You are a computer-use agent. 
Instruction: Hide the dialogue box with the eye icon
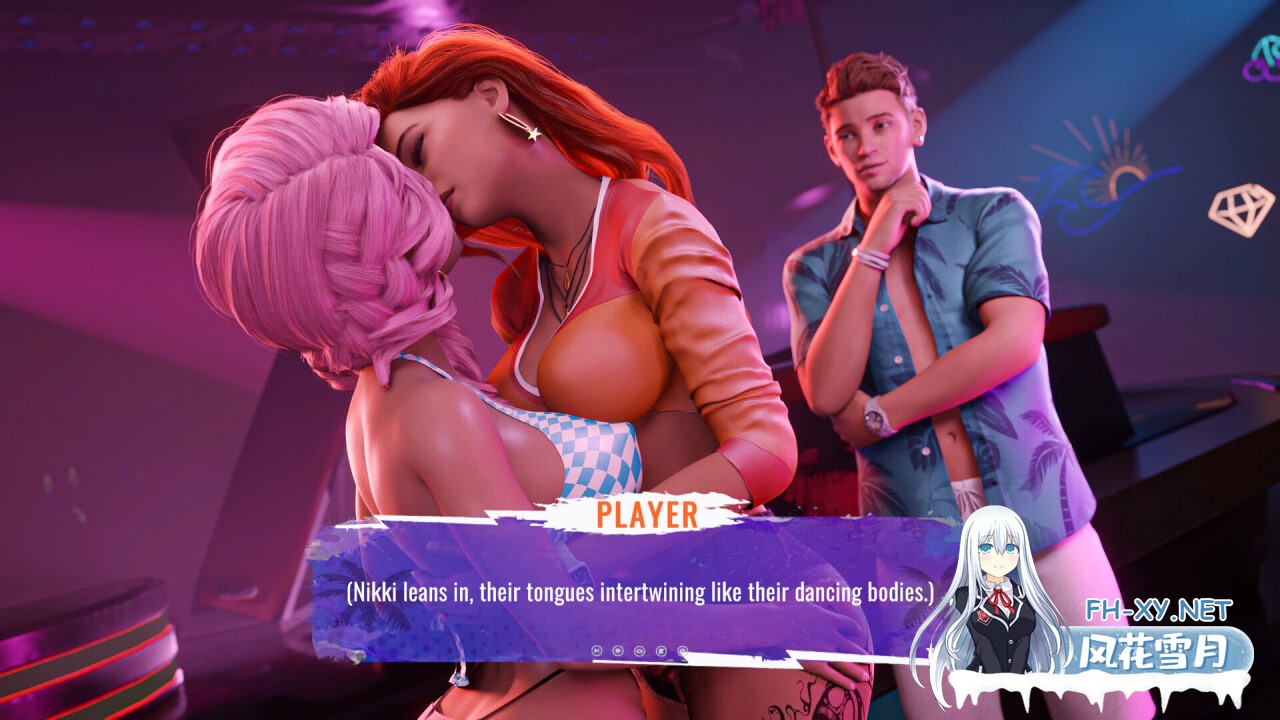click(639, 651)
